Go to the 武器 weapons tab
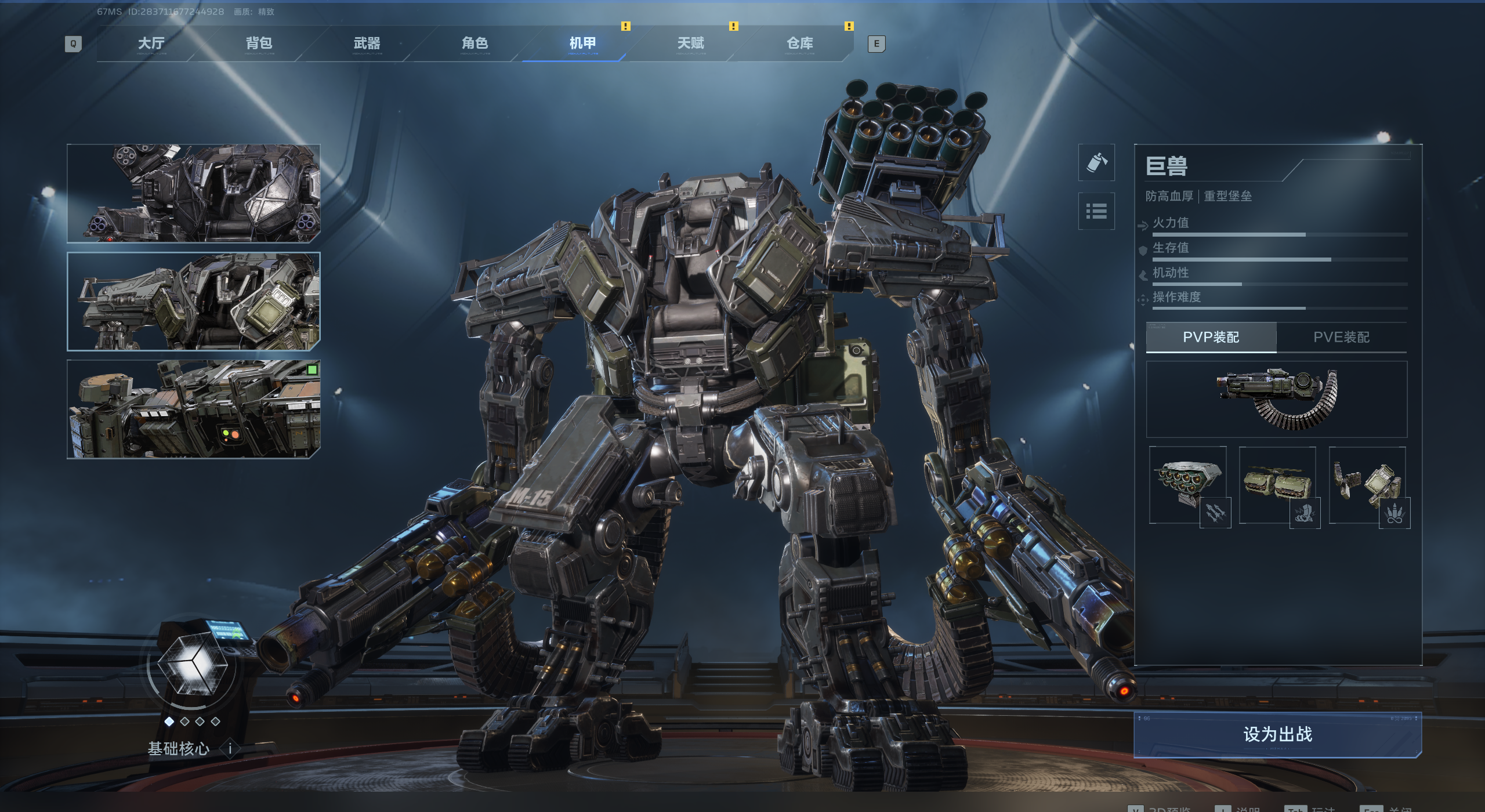The image size is (1485, 812). [367, 43]
